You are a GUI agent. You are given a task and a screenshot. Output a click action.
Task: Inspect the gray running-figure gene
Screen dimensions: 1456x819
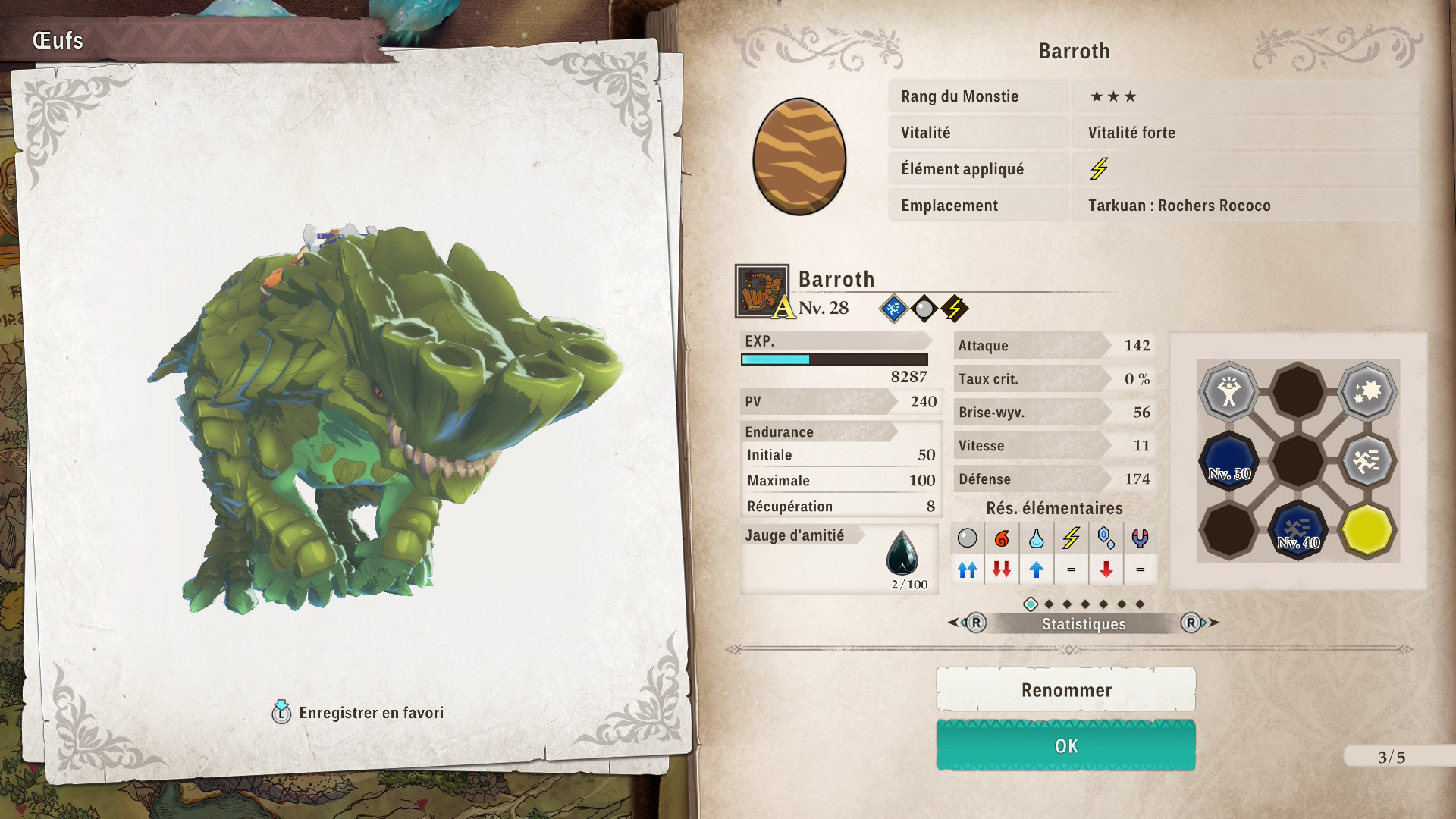coord(1367,460)
